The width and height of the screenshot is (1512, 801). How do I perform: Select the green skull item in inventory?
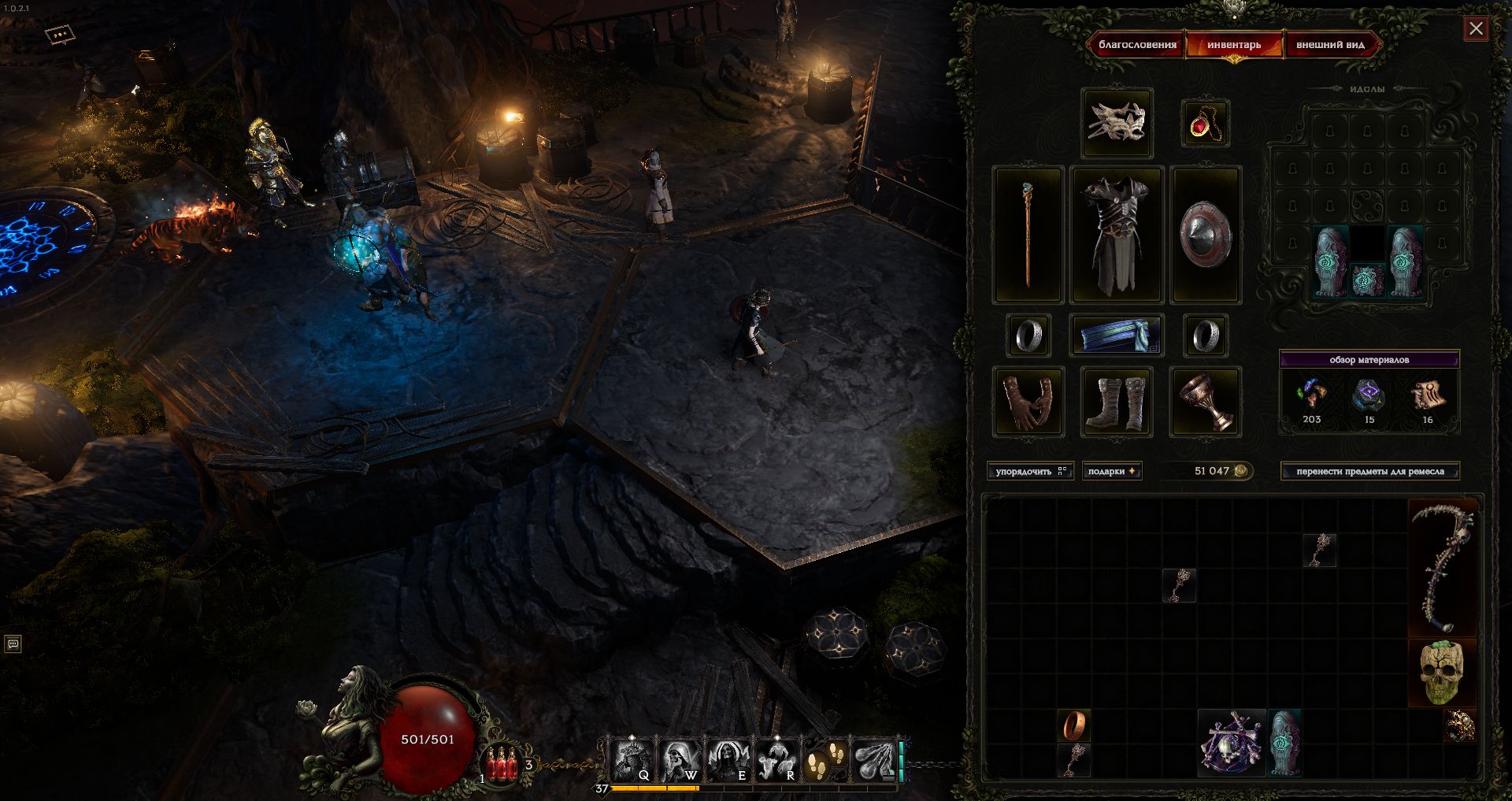click(1442, 673)
